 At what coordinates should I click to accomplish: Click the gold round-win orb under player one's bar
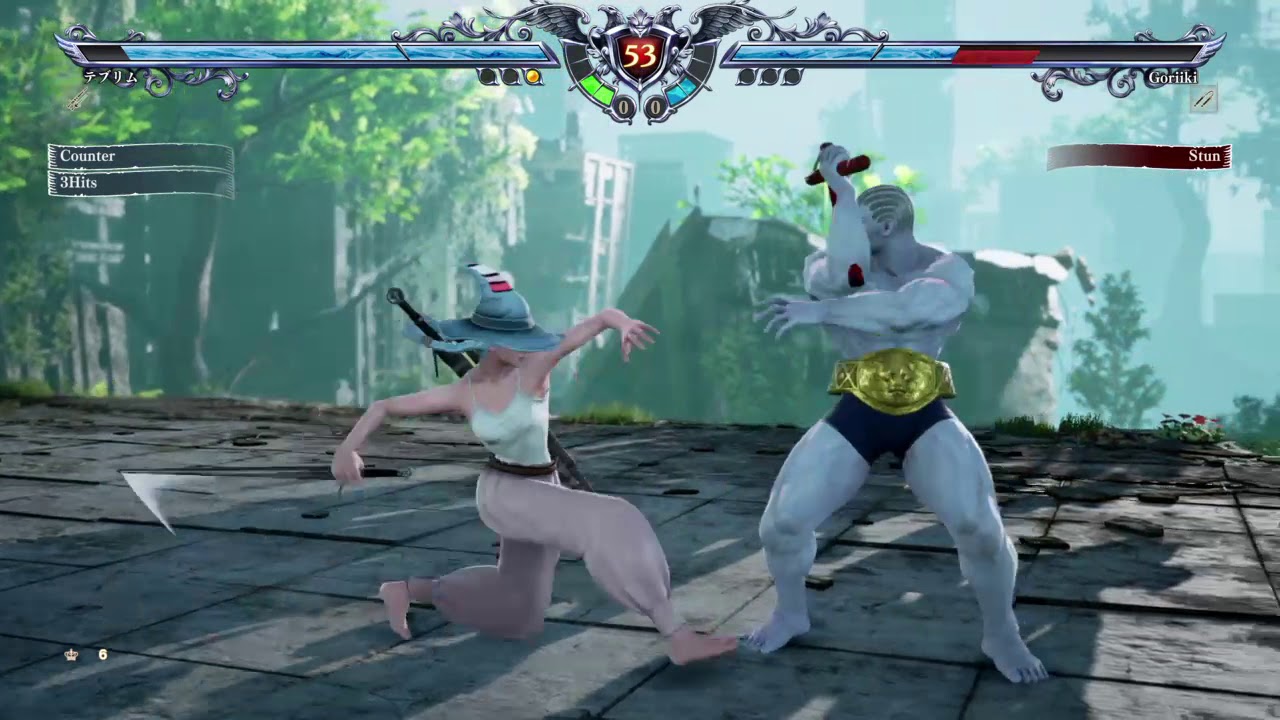point(532,77)
